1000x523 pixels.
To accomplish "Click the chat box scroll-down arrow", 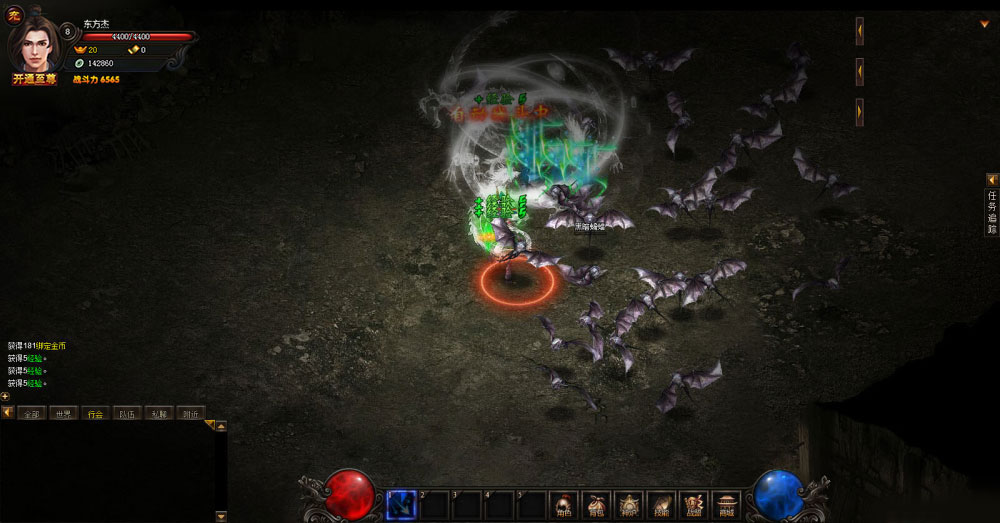I will tap(221, 517).
